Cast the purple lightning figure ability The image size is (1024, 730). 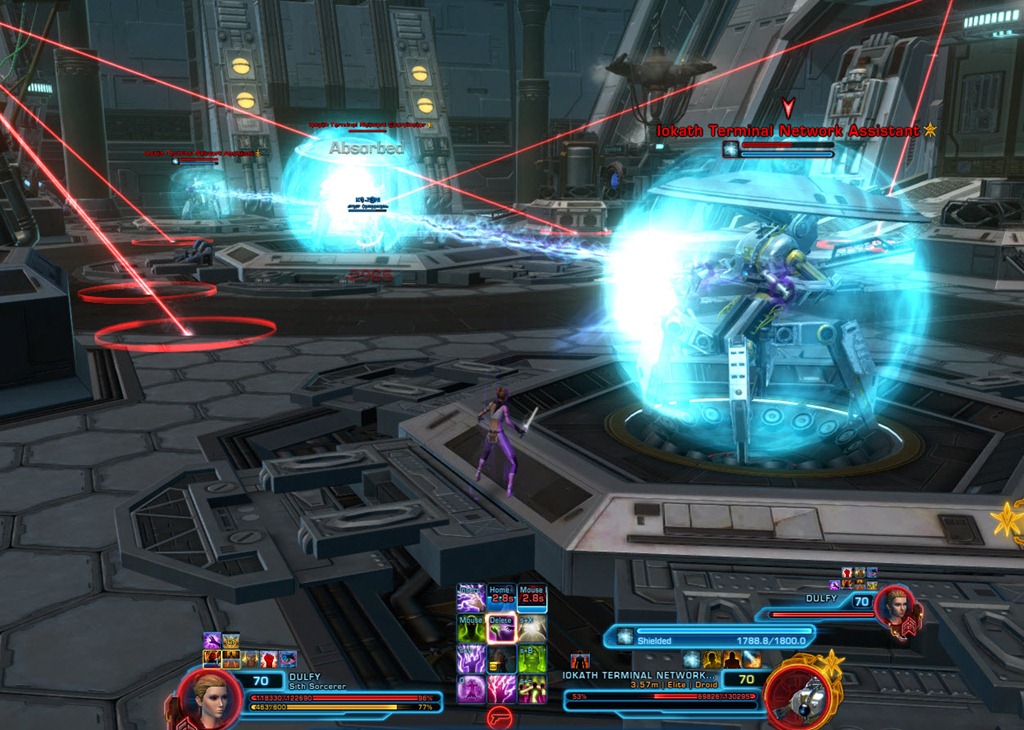tap(471, 658)
